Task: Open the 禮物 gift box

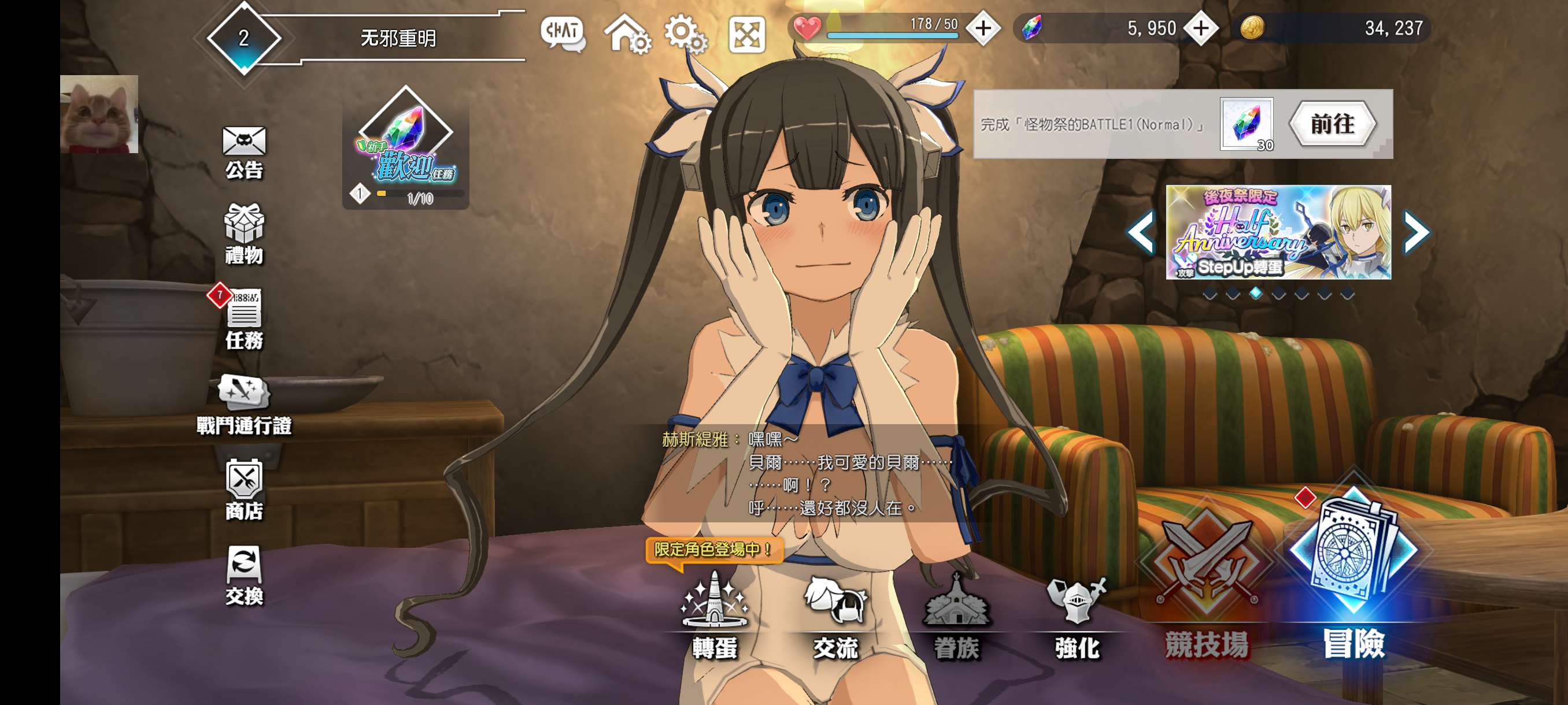Action: coord(243,233)
